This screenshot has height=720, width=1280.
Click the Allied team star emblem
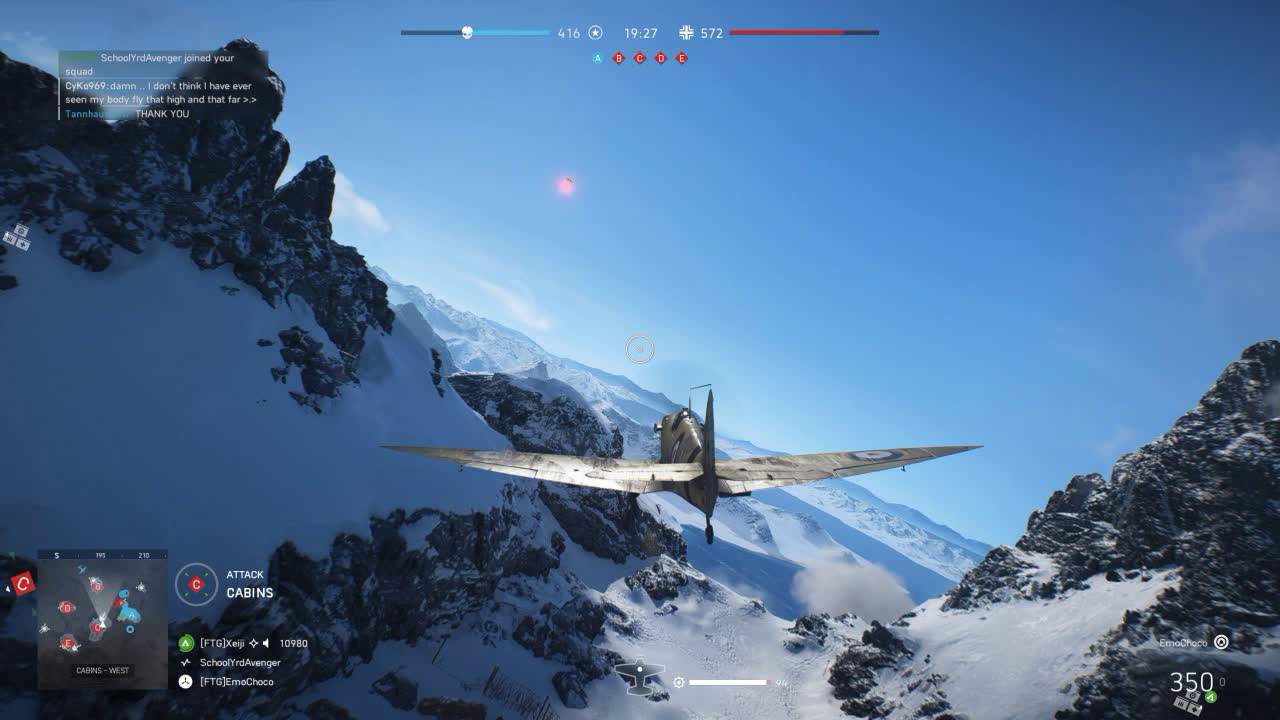pos(595,33)
